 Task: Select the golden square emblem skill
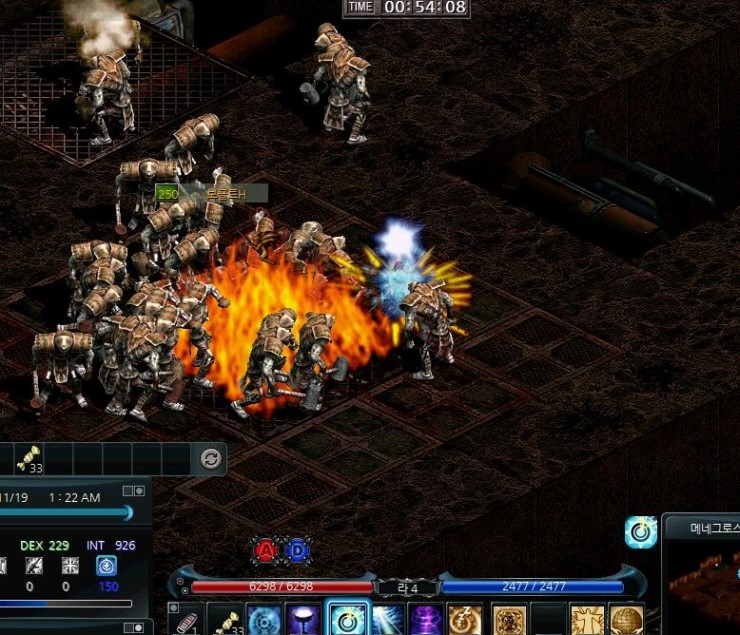pyautogui.click(x=509, y=621)
